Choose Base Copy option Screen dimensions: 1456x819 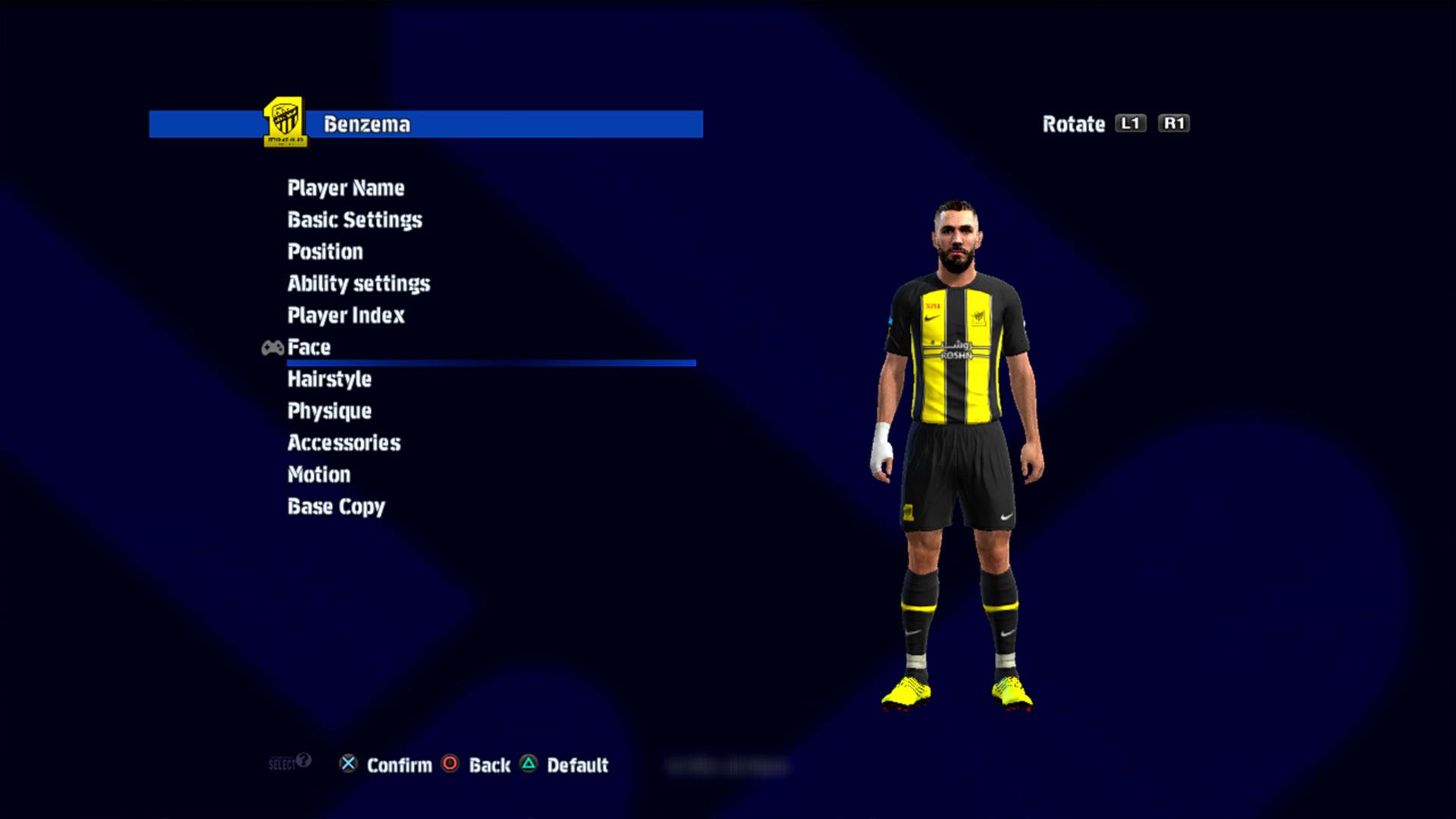click(x=336, y=507)
